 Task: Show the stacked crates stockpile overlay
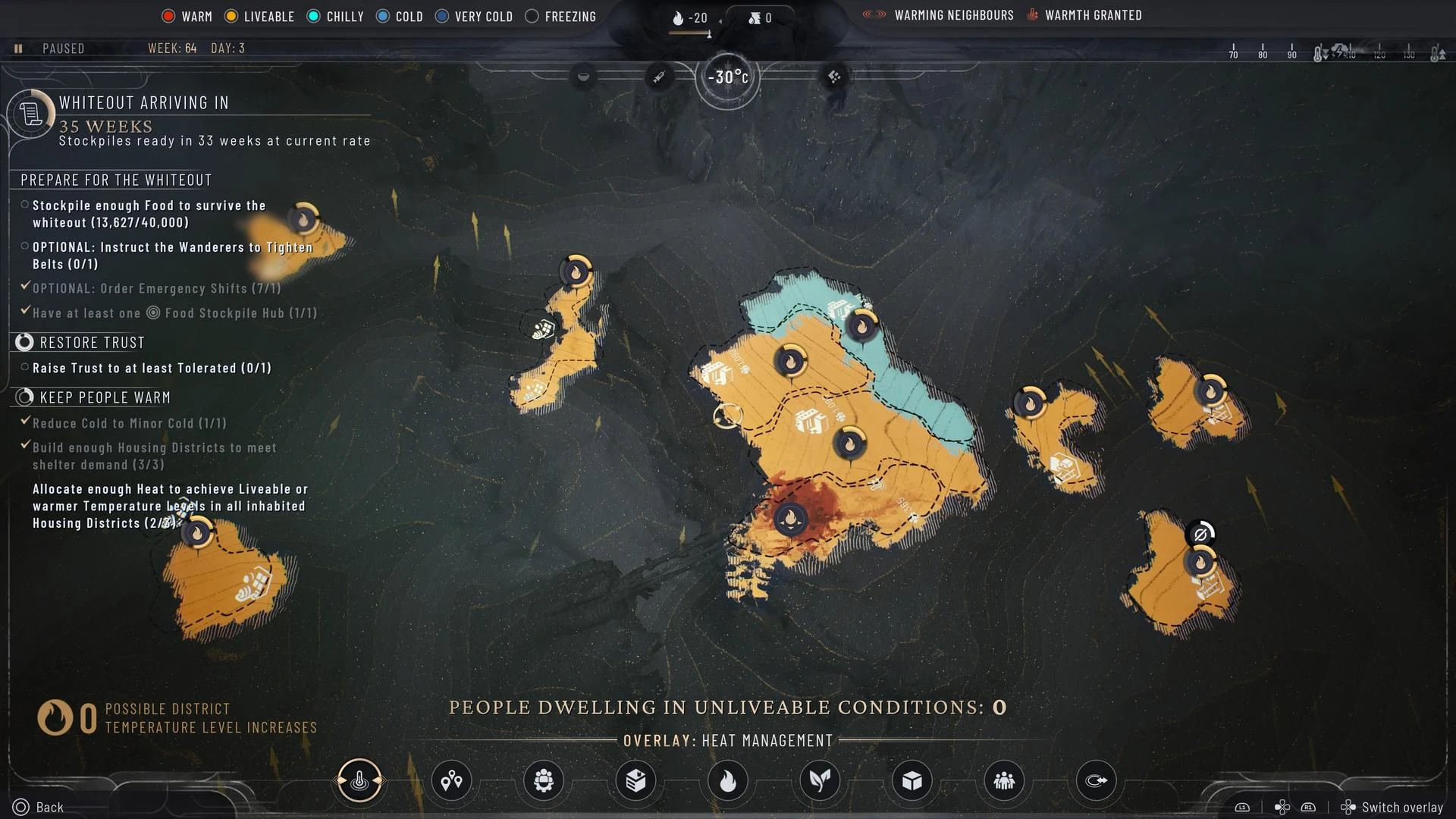click(635, 780)
